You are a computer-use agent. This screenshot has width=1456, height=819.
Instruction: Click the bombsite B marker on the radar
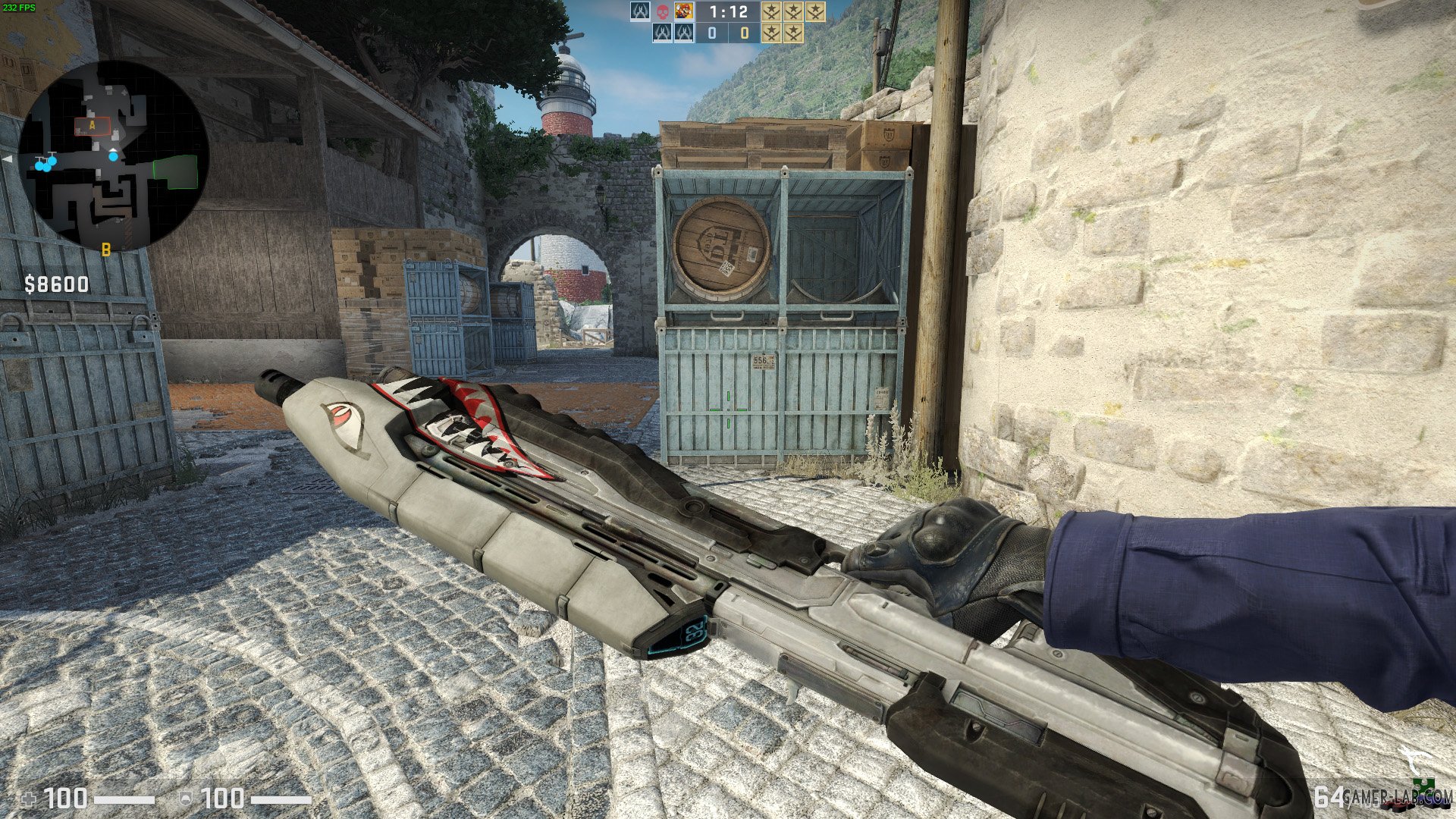tap(105, 249)
